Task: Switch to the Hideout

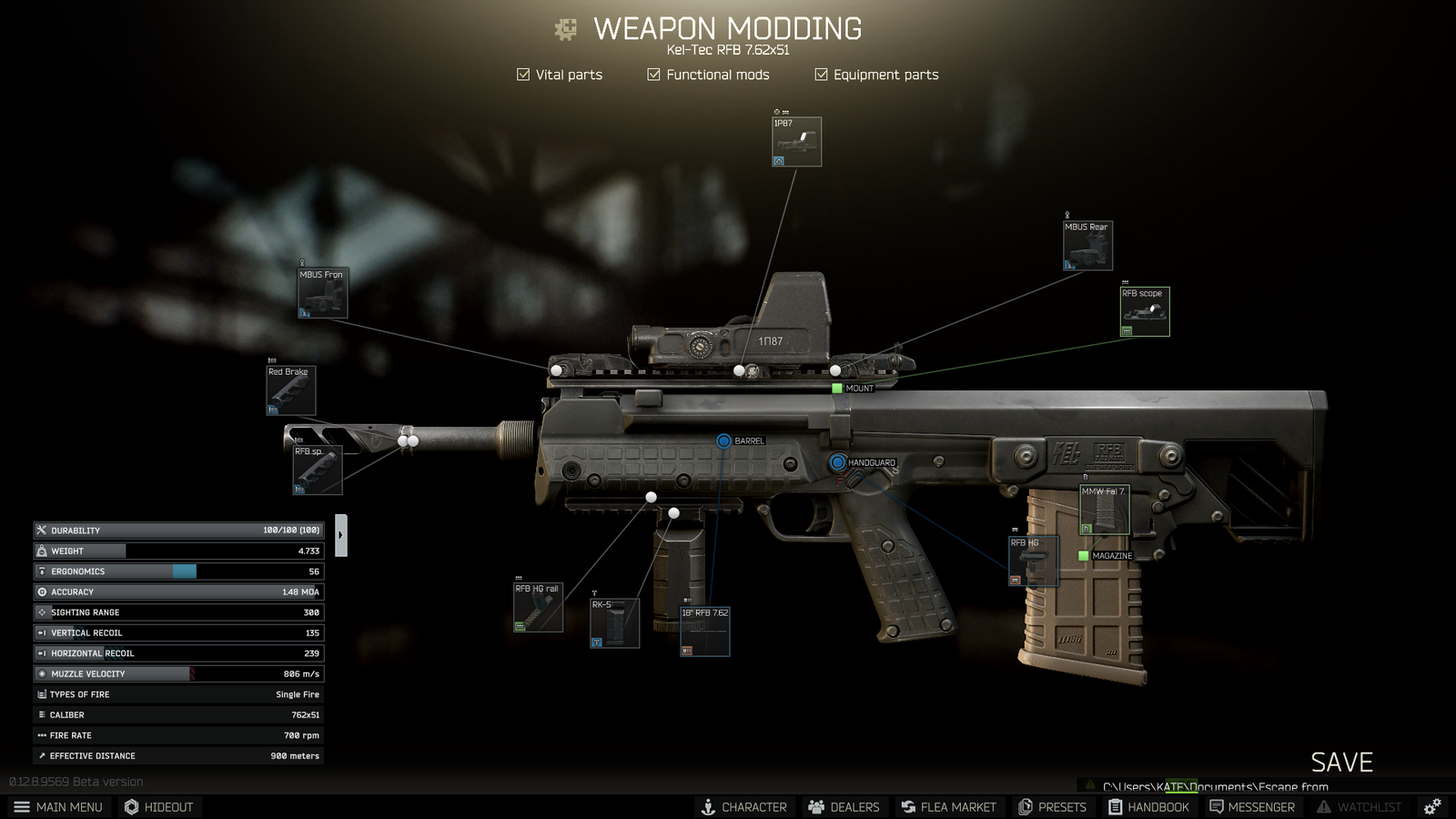Action: [159, 806]
